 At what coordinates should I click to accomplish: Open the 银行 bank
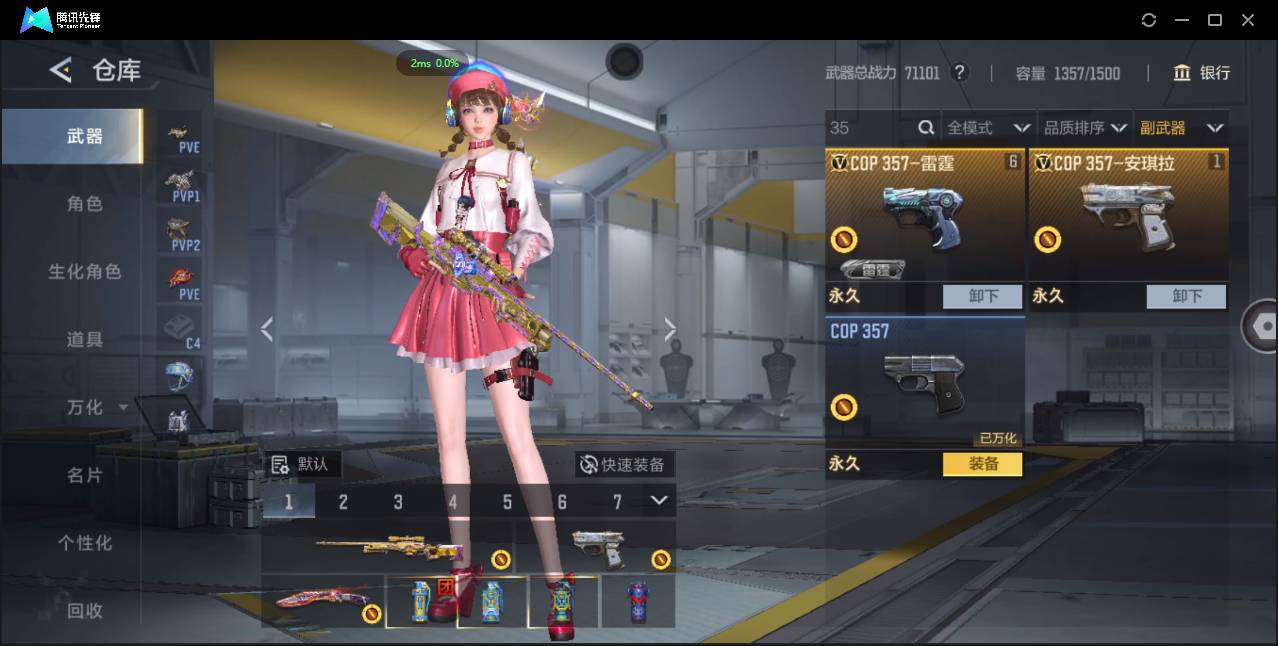1202,73
